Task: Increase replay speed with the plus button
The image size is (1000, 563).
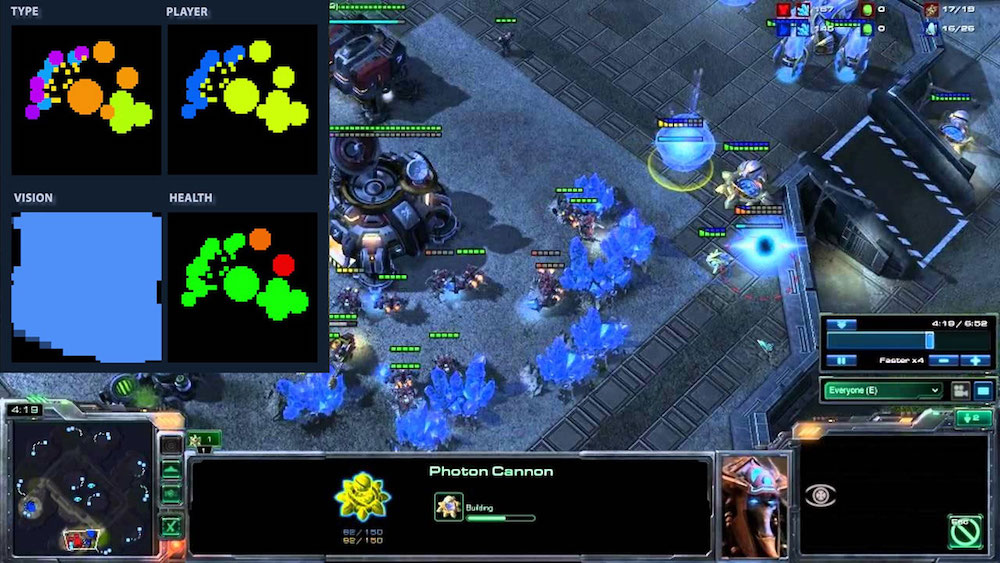Action: tap(975, 360)
